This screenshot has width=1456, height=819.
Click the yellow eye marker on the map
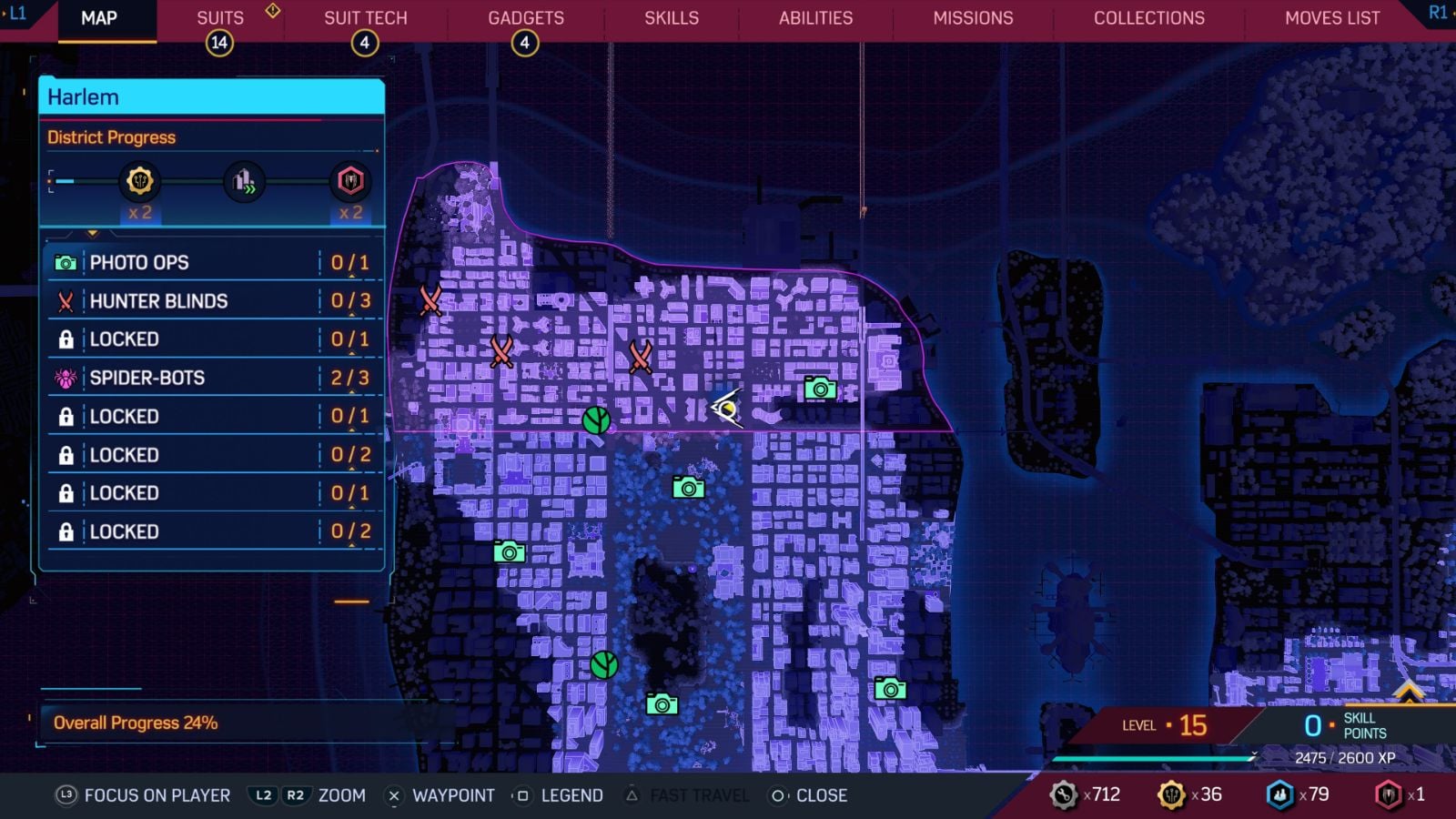pos(728,409)
